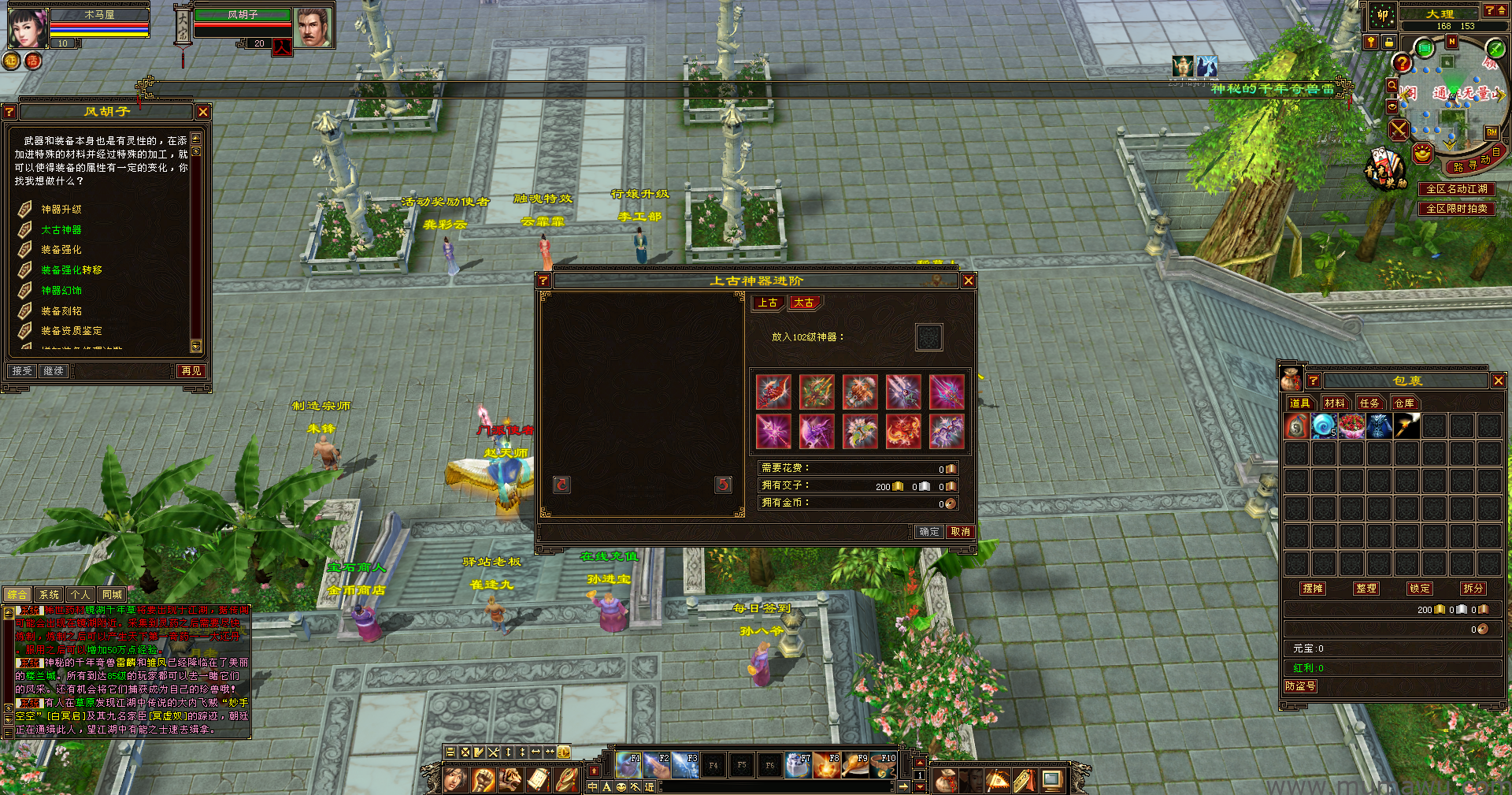Switch to the 上古 tab
Viewport: 1512px width, 795px height.
coord(768,303)
